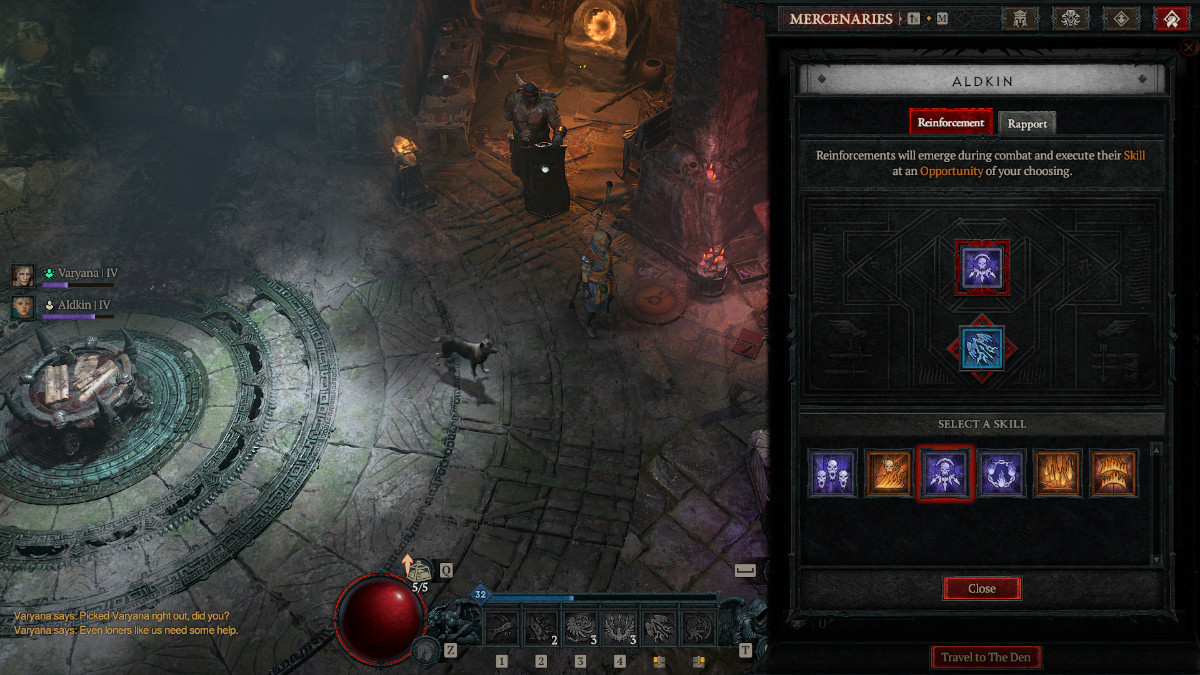
Task: Pick the burning arch skill
Action: click(x=1112, y=473)
